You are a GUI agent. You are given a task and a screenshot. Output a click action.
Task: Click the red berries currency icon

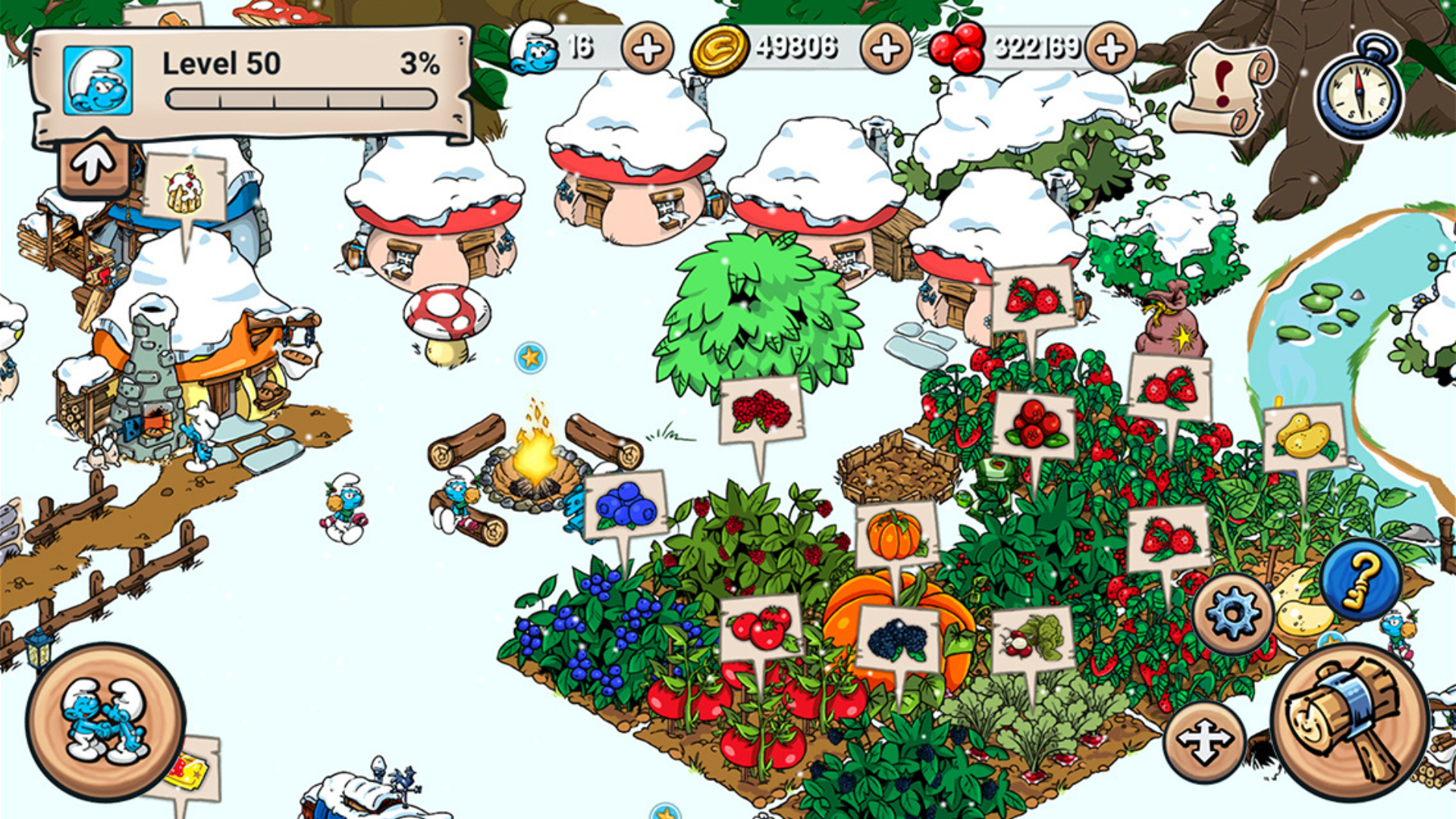click(957, 47)
